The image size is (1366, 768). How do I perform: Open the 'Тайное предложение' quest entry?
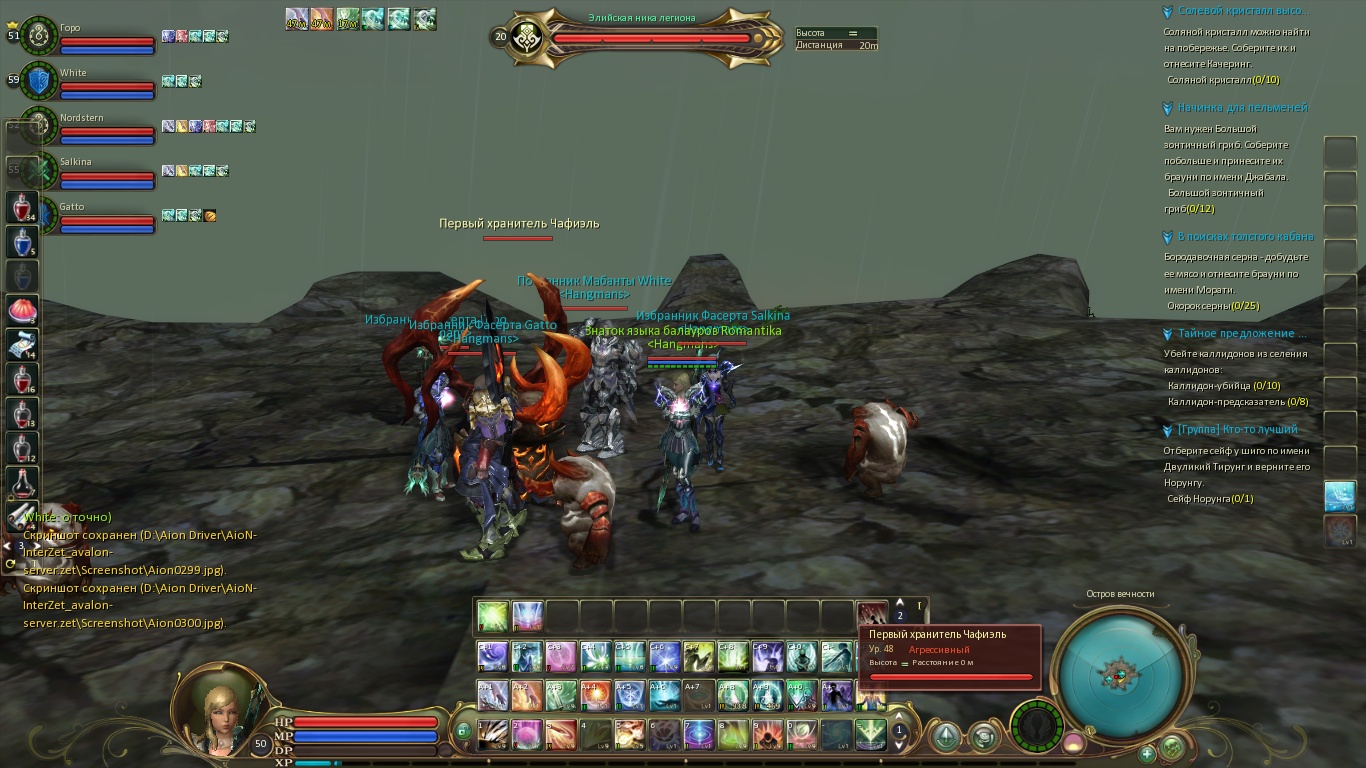coord(1242,334)
